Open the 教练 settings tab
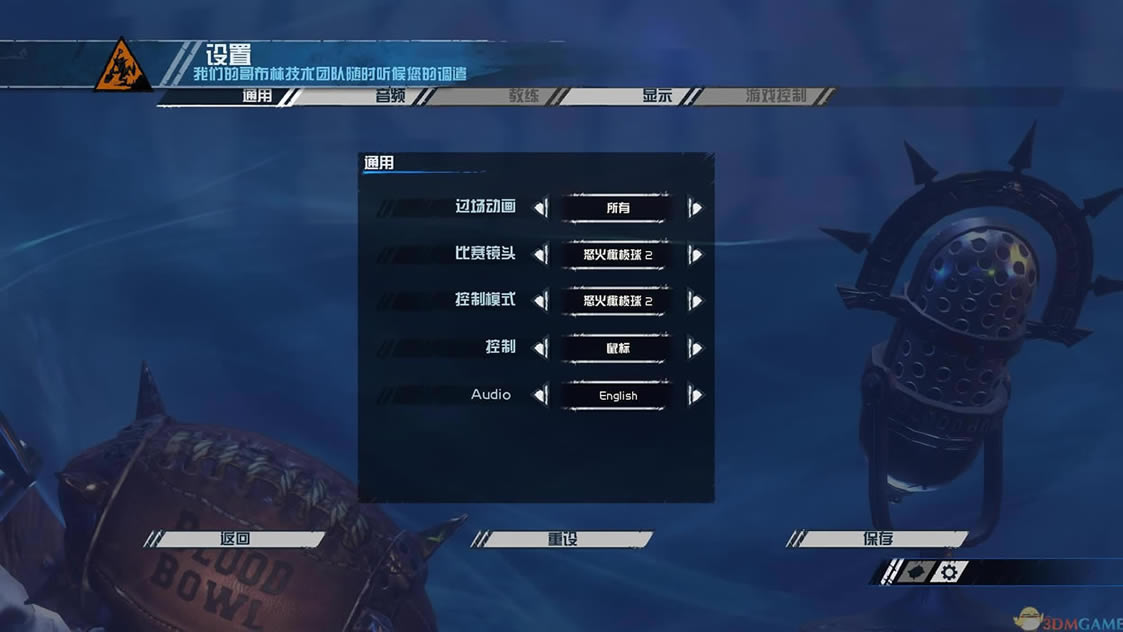 tap(524, 96)
